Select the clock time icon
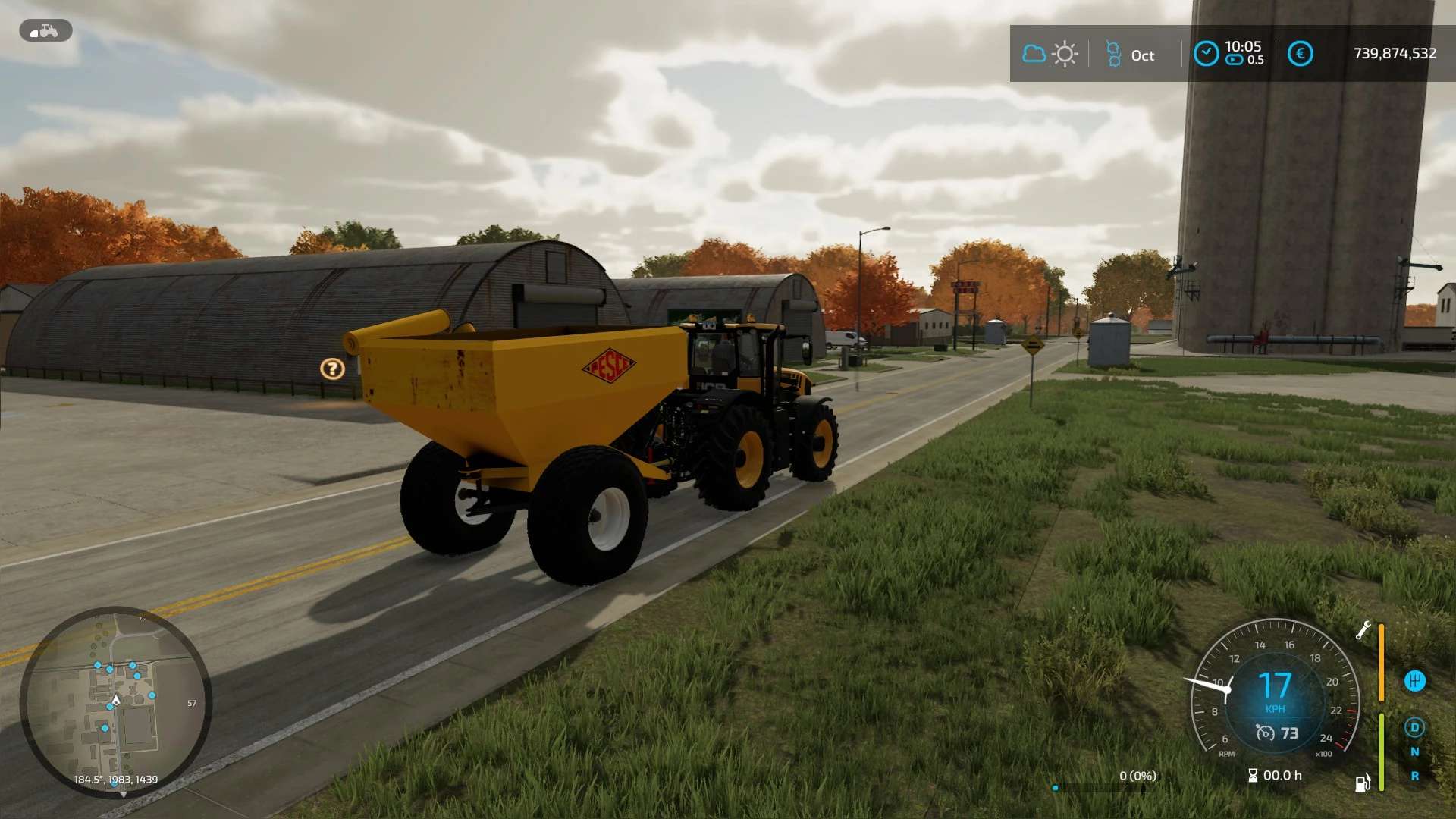 [1206, 54]
